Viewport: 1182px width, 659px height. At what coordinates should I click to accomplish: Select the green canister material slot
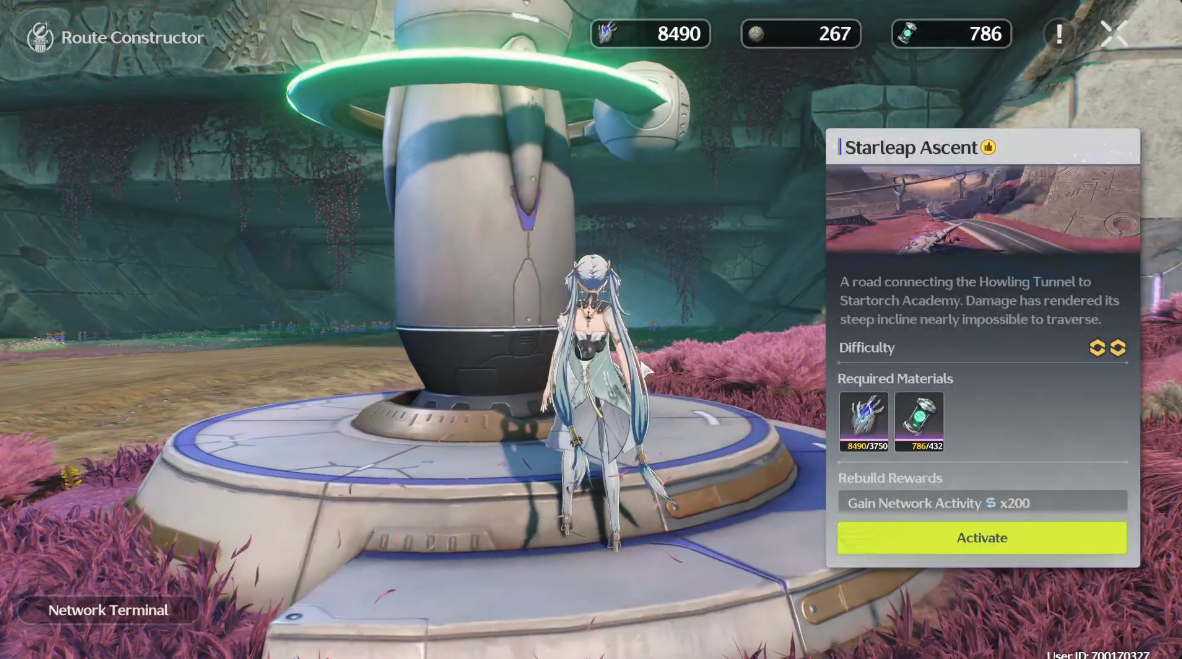918,421
